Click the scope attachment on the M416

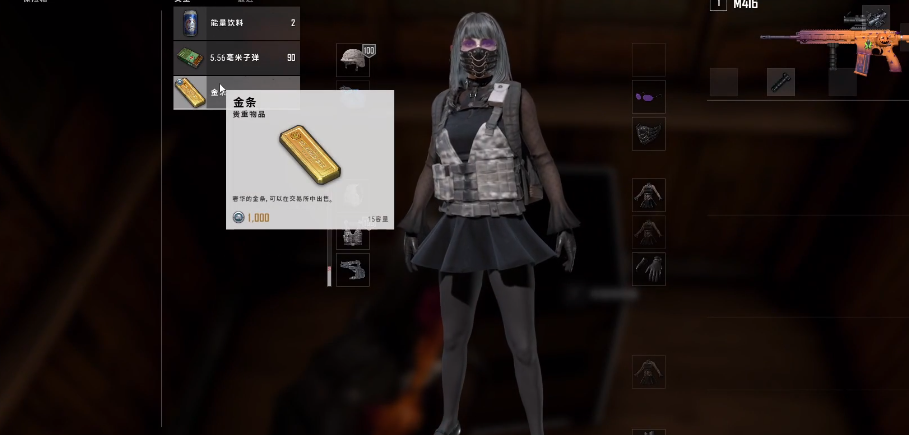click(875, 18)
